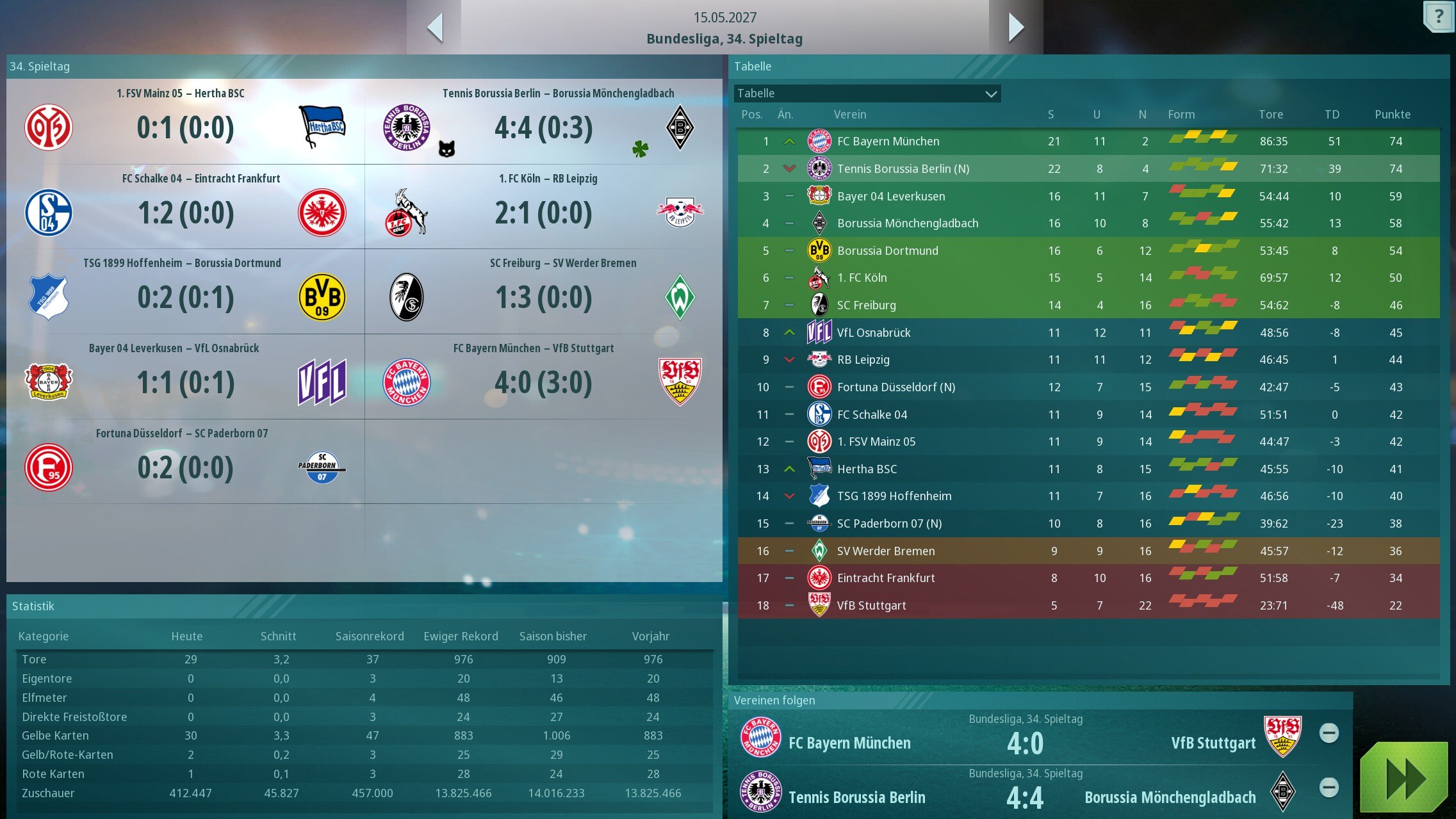The height and width of the screenshot is (819, 1456).
Task: Open the SC Freiburg vs Werder Bremen result
Action: tap(543, 297)
